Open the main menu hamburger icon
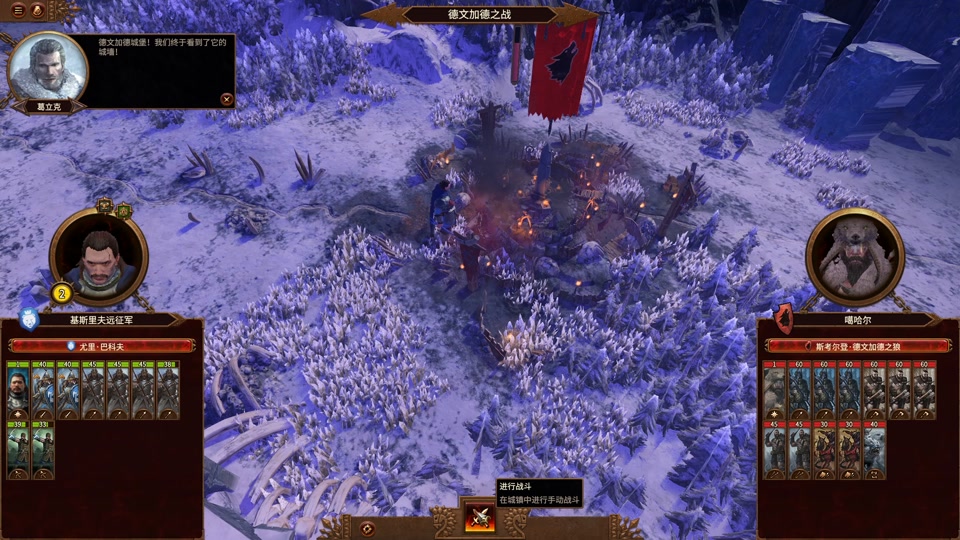 [x=18, y=10]
